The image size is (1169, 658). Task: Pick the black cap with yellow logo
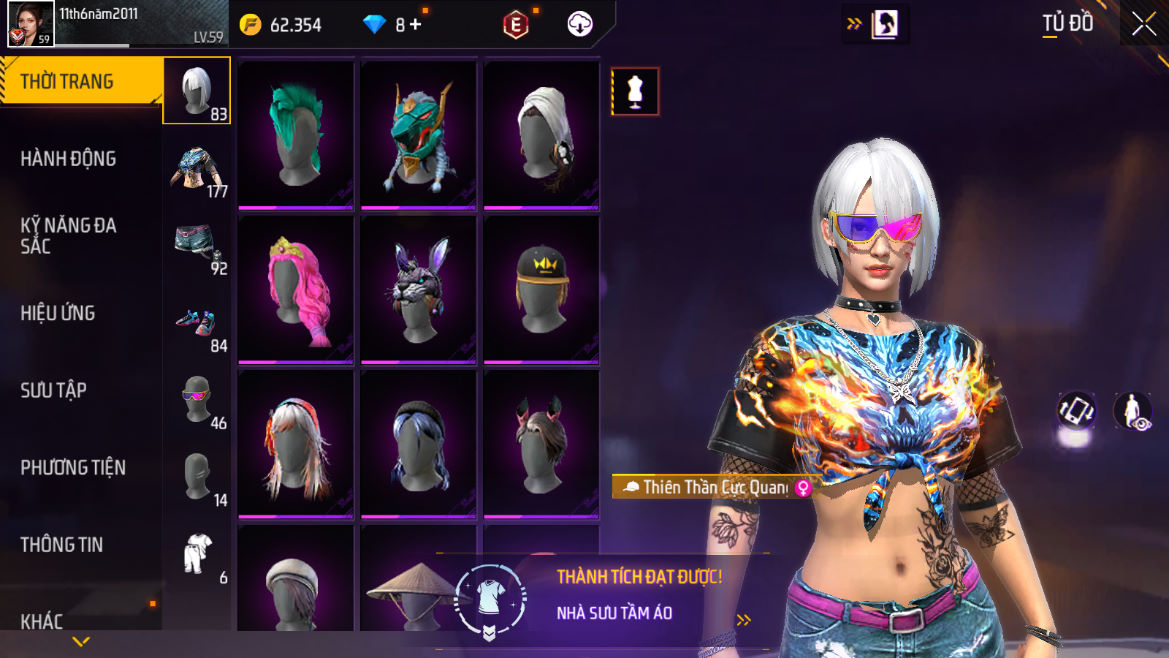tap(542, 290)
